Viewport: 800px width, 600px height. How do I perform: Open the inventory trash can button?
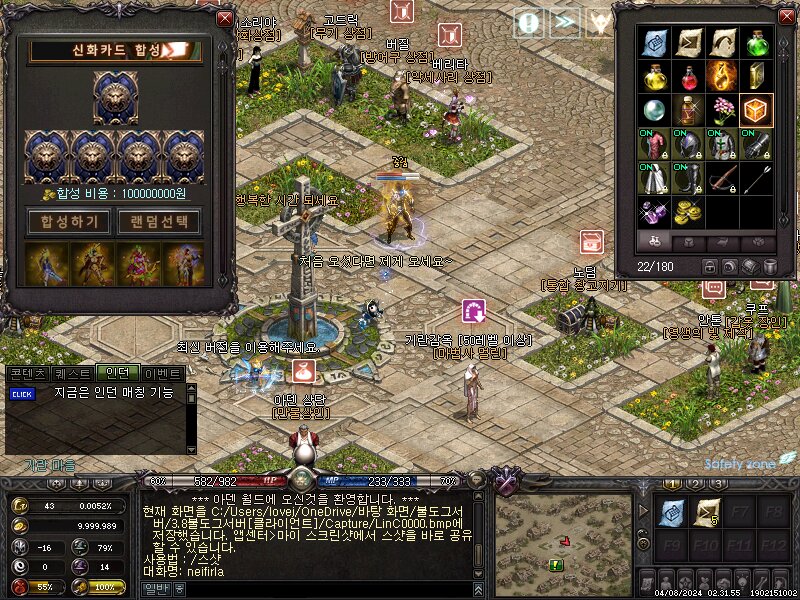(x=770, y=266)
